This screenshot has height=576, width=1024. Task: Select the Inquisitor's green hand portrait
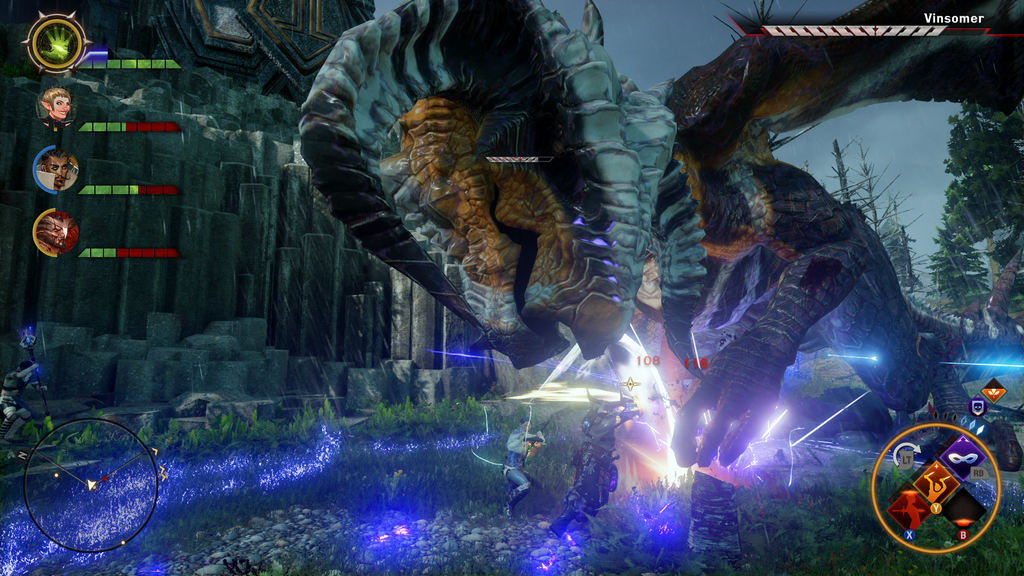point(57,43)
